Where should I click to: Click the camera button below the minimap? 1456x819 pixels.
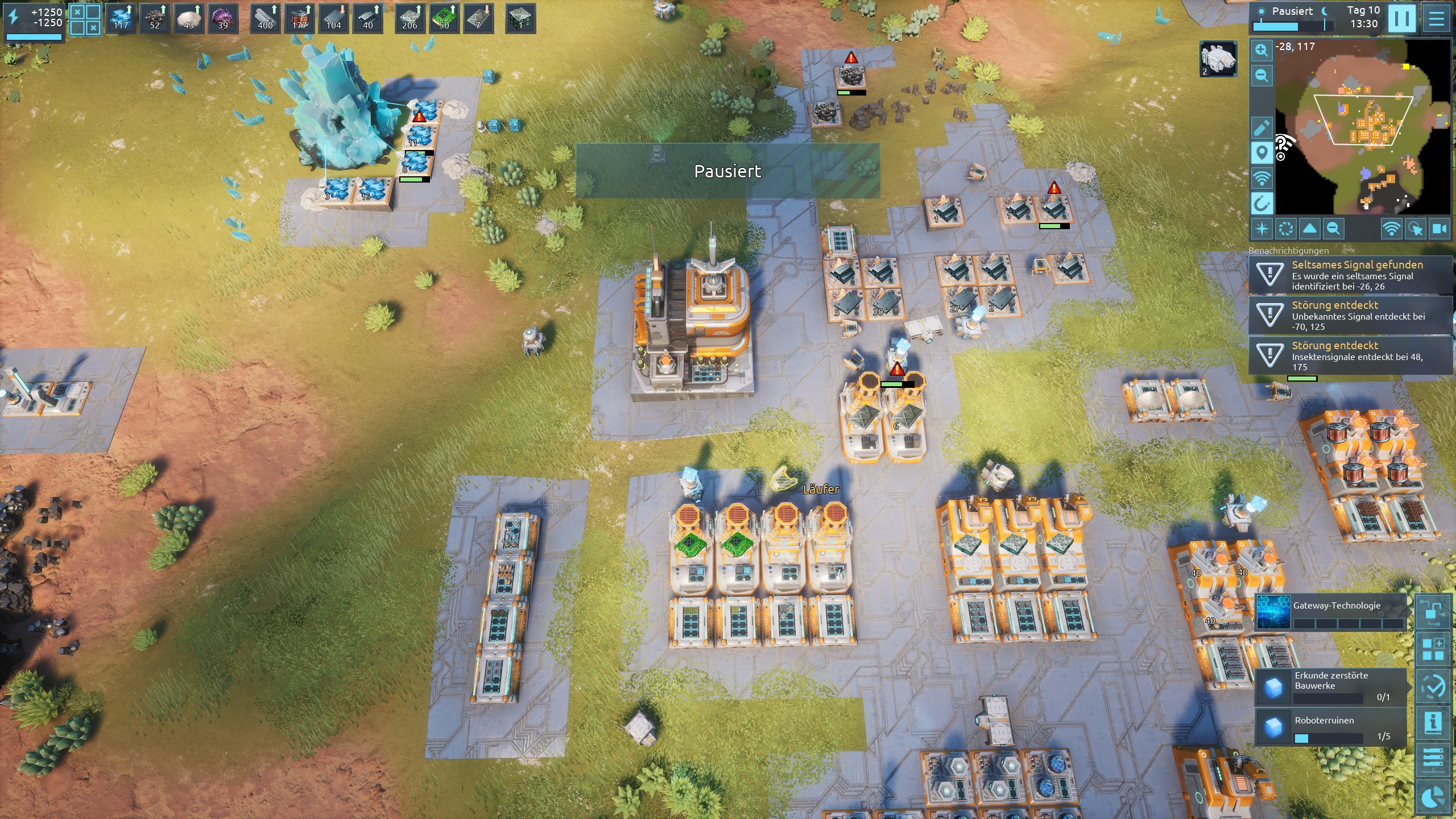(x=1440, y=229)
